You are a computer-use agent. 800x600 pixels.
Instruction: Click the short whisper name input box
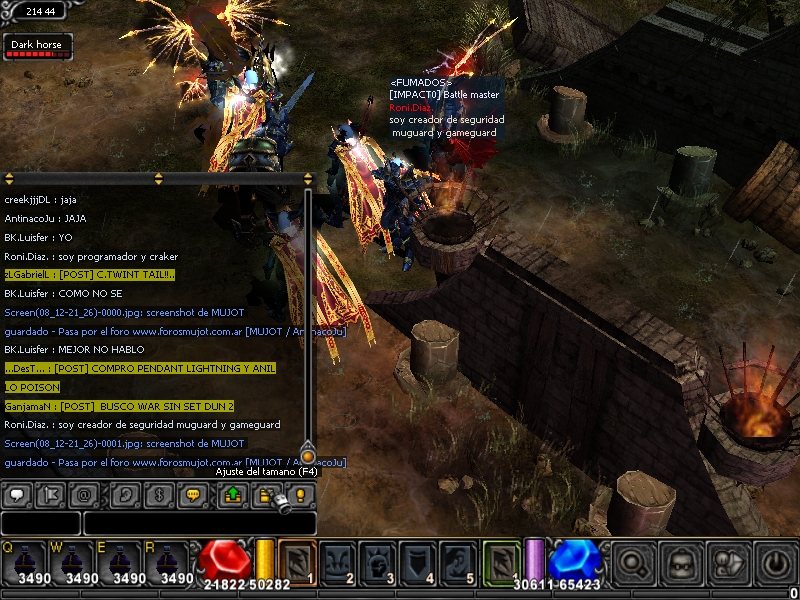40,523
